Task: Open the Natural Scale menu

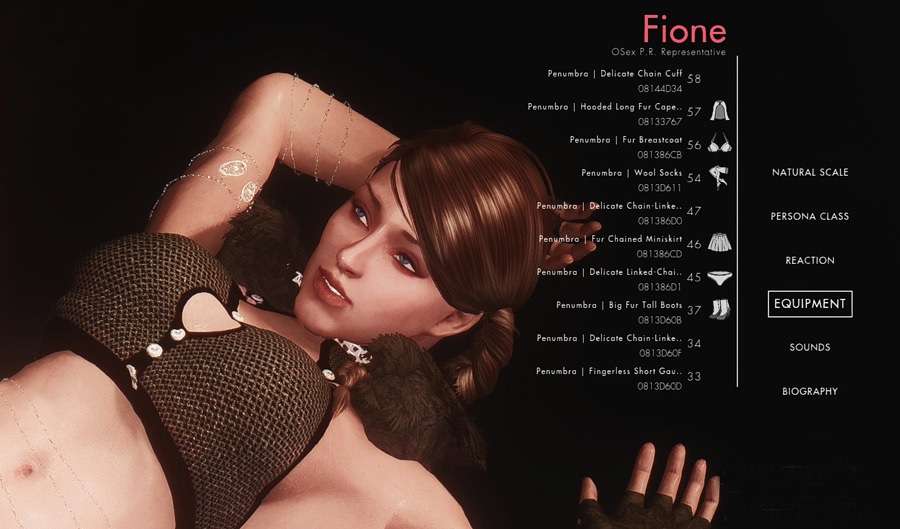Action: 809,173
